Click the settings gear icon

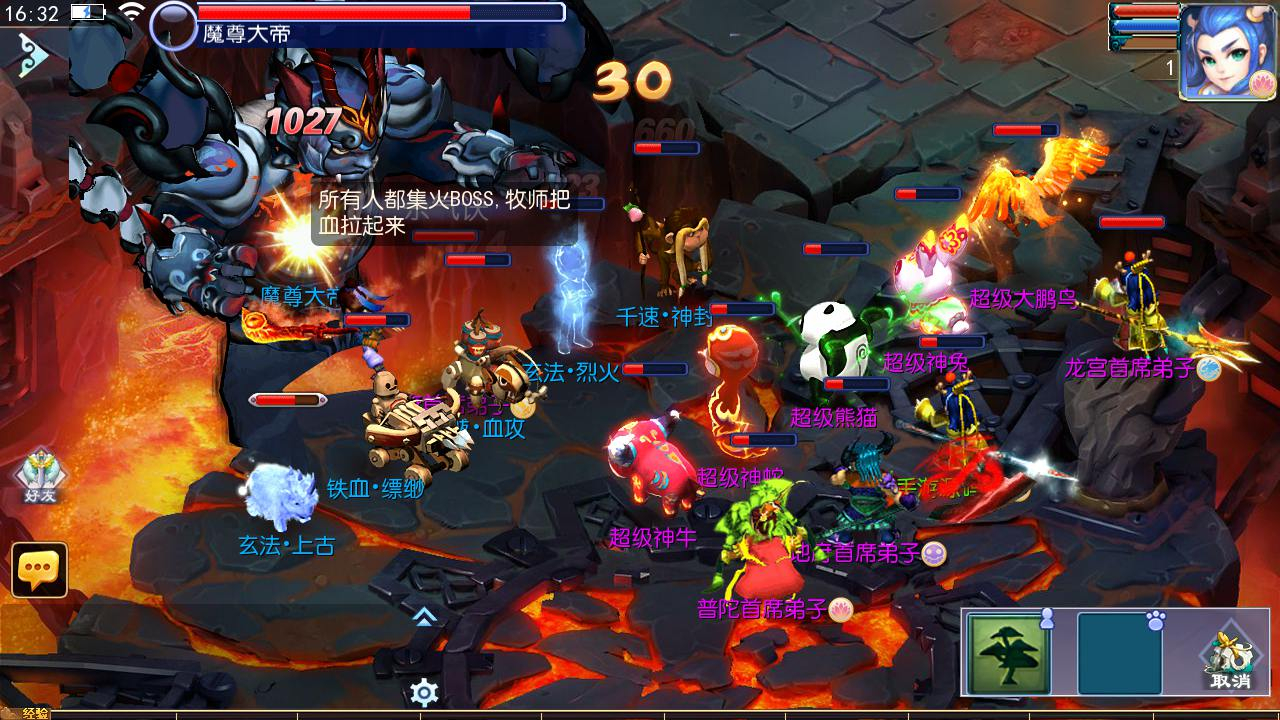click(425, 692)
